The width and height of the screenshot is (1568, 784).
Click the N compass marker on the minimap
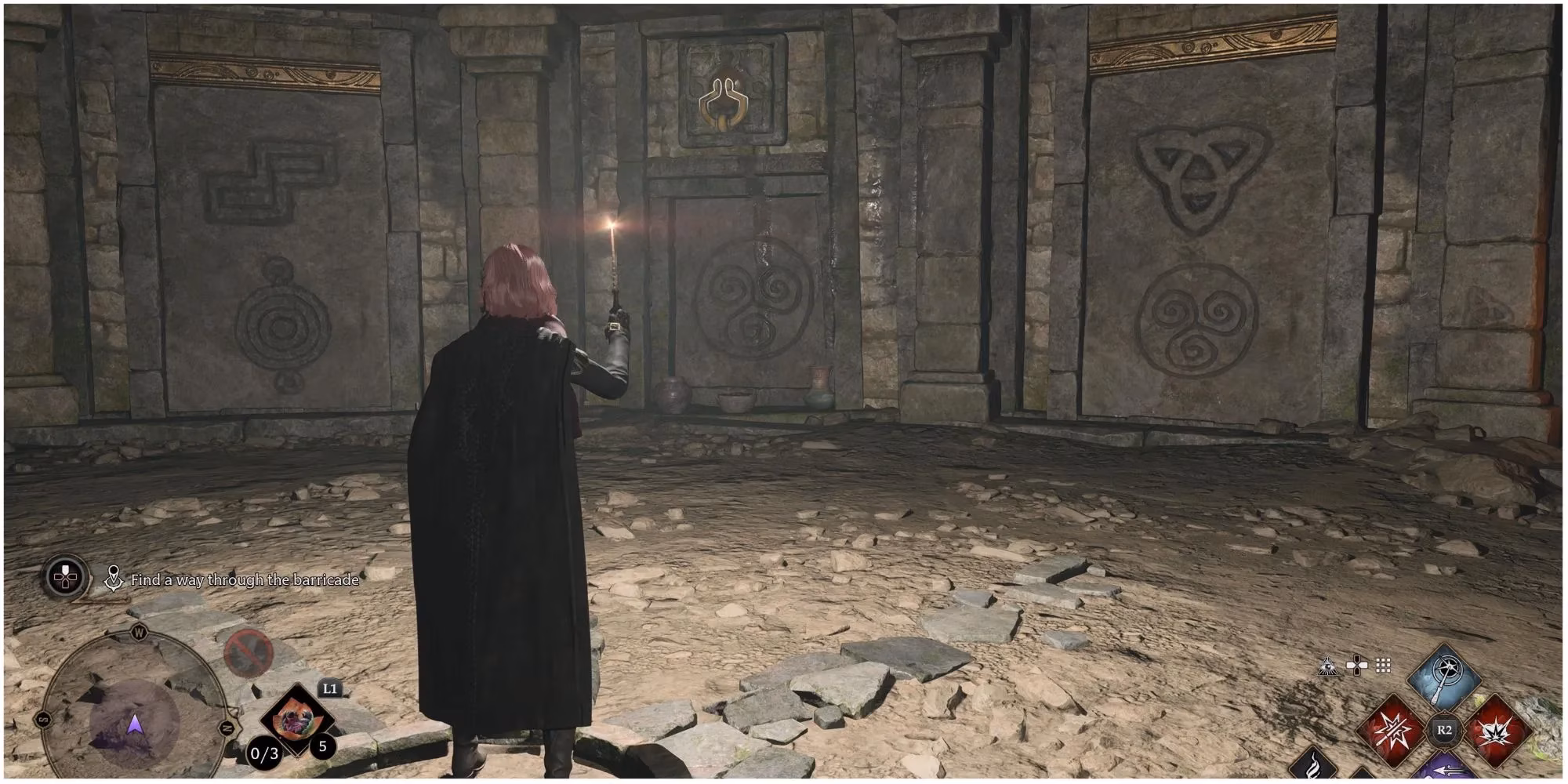(x=226, y=728)
